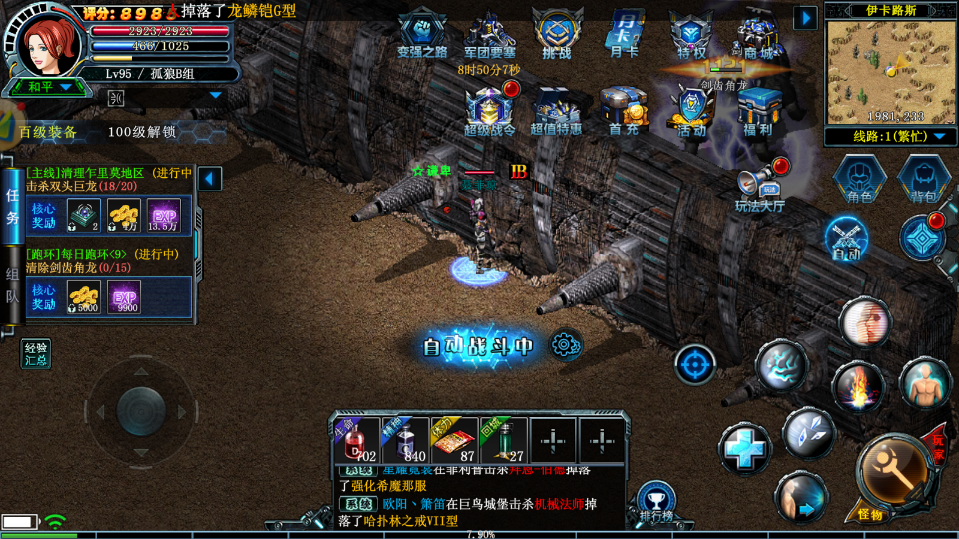Open the 首充 first recharge chest
The width and height of the screenshot is (959, 539).
click(x=623, y=111)
